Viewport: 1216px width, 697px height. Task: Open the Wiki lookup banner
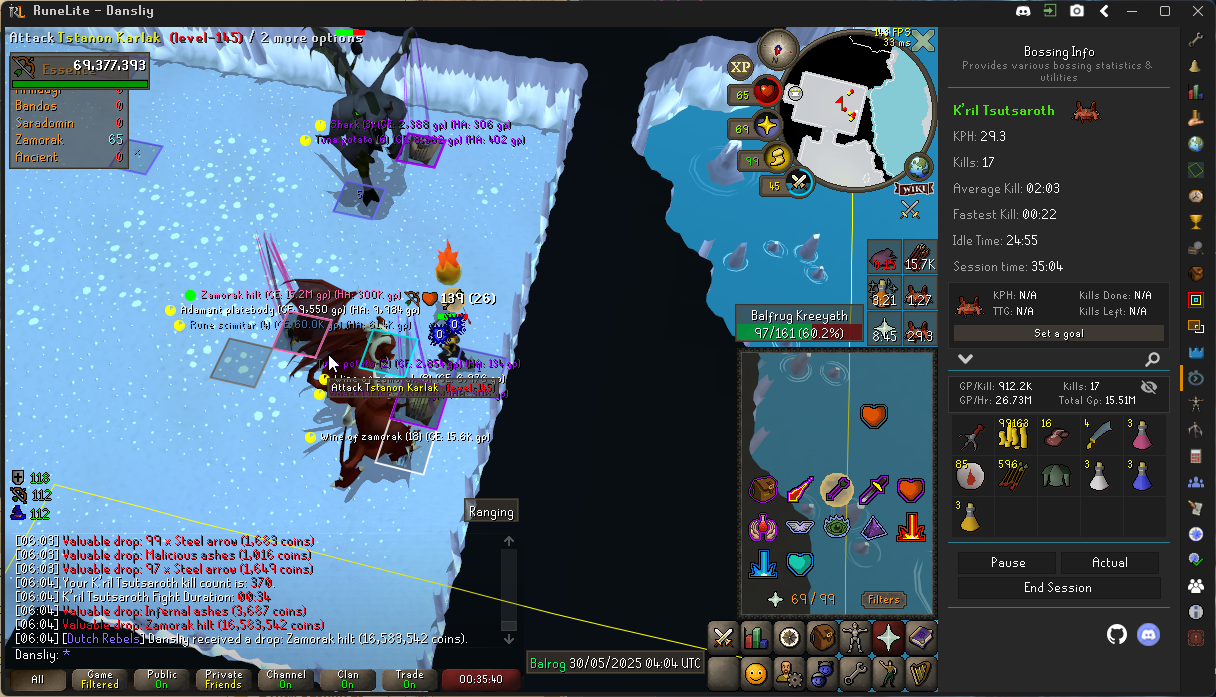[912, 188]
